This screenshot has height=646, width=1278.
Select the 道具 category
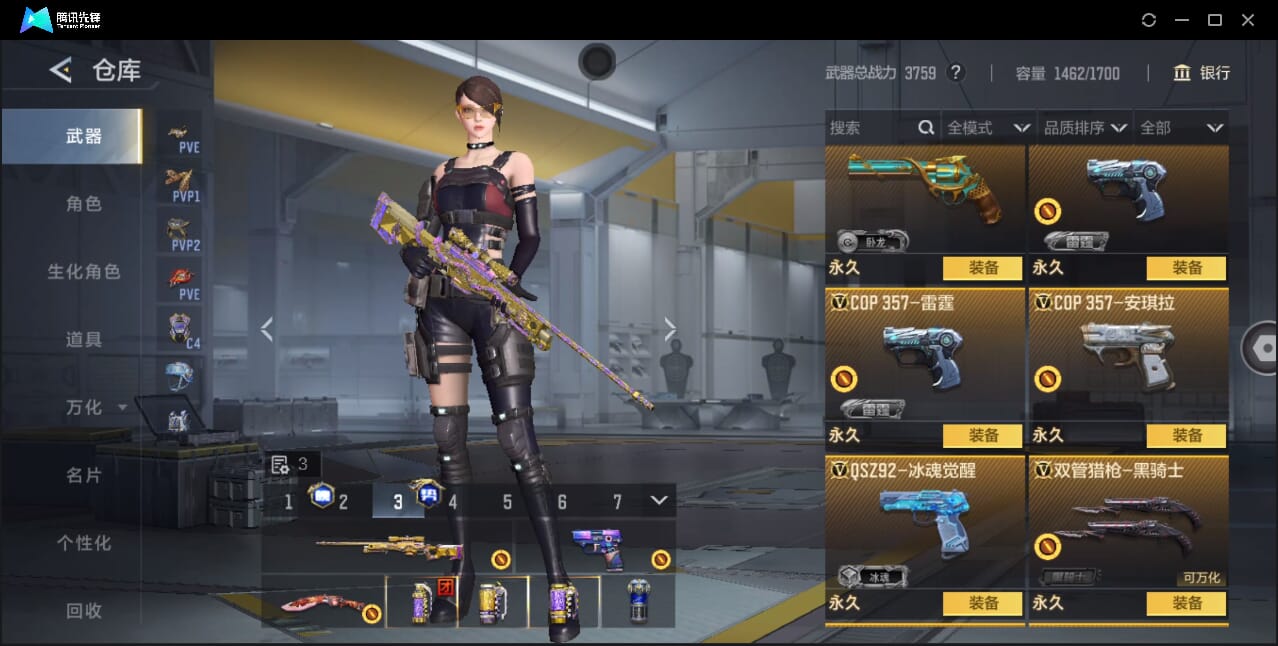coord(84,339)
